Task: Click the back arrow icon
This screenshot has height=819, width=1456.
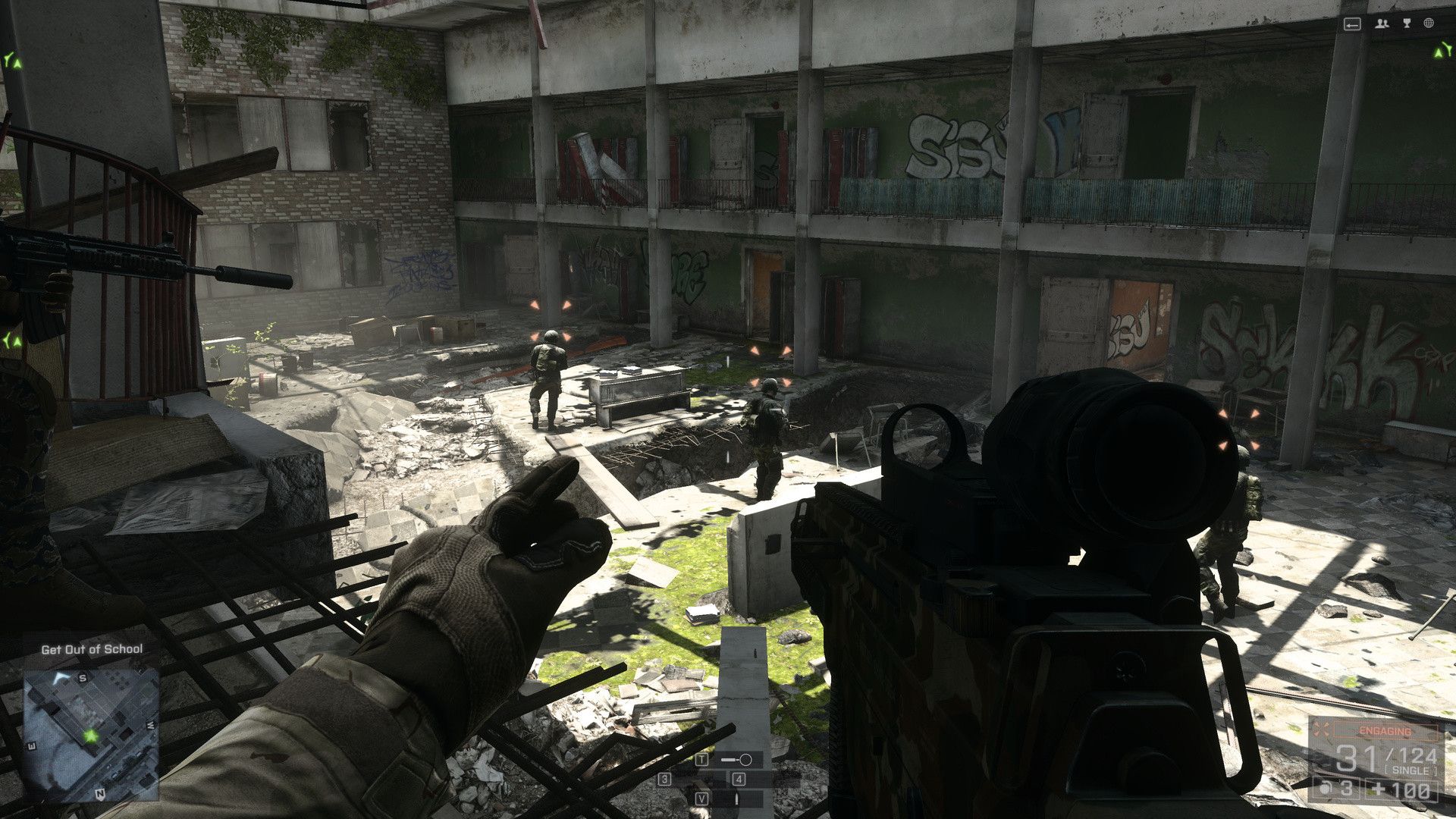Action: pos(1352,24)
